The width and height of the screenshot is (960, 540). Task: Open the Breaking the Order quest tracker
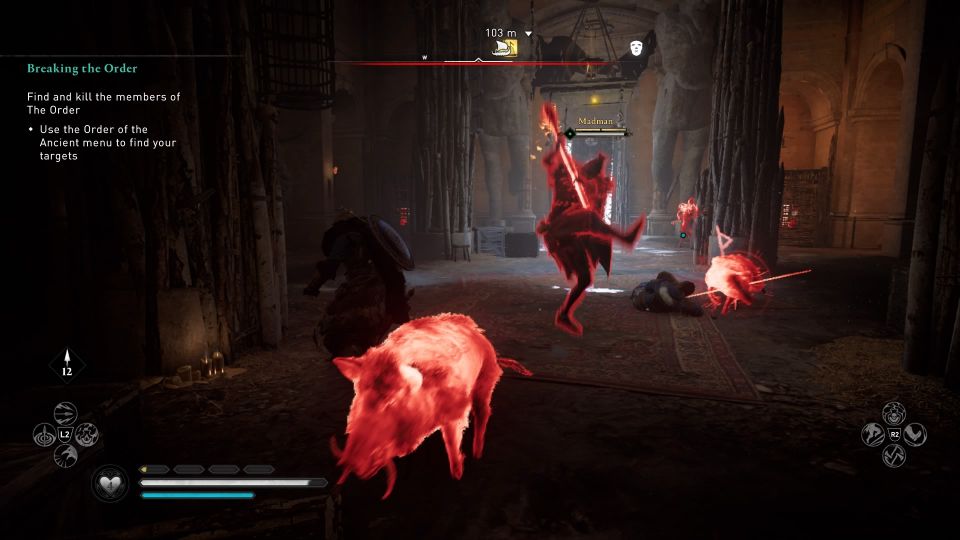pos(82,68)
